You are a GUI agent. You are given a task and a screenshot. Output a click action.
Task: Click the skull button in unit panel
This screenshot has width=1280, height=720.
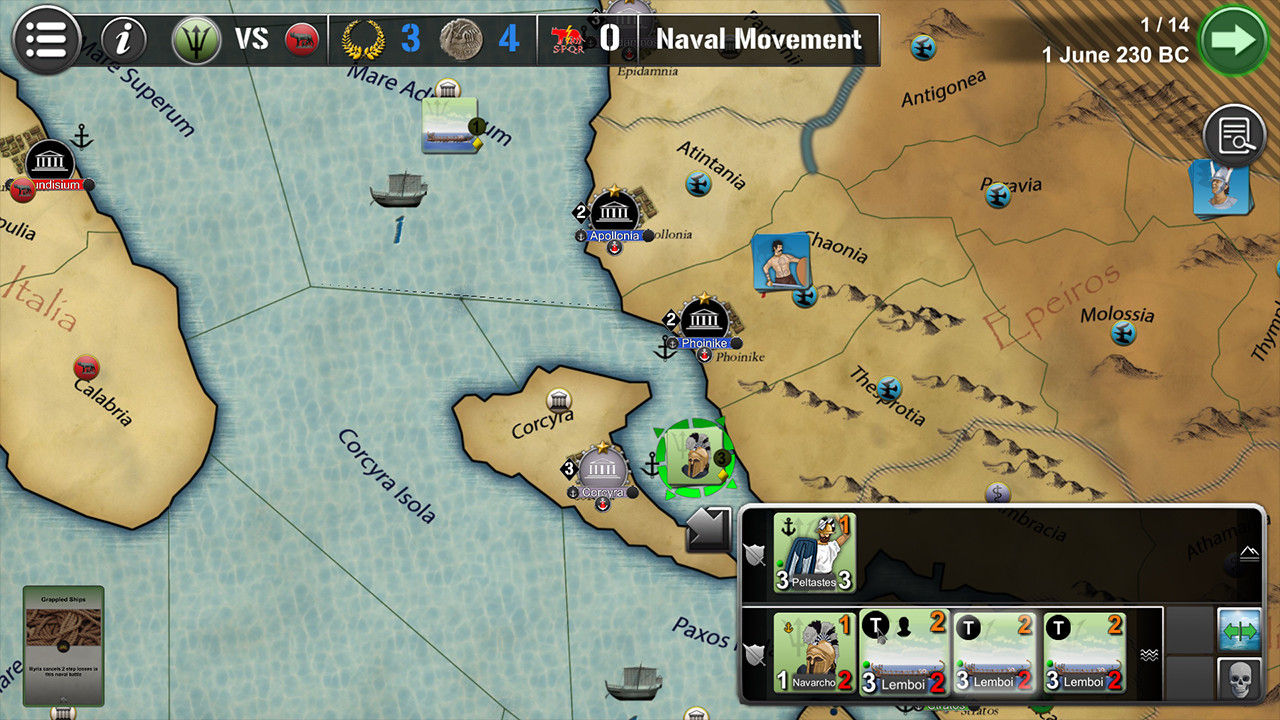[1239, 679]
